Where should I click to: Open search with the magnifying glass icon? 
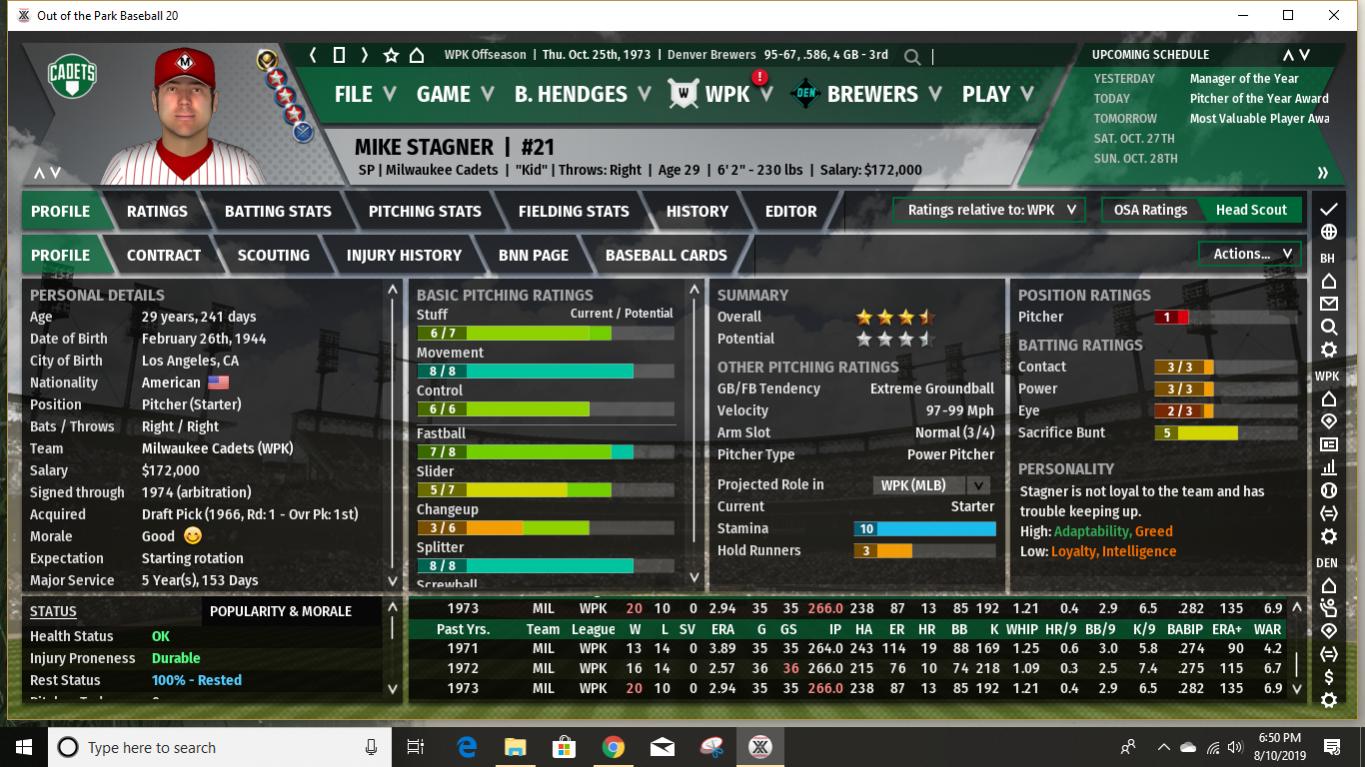pos(911,57)
